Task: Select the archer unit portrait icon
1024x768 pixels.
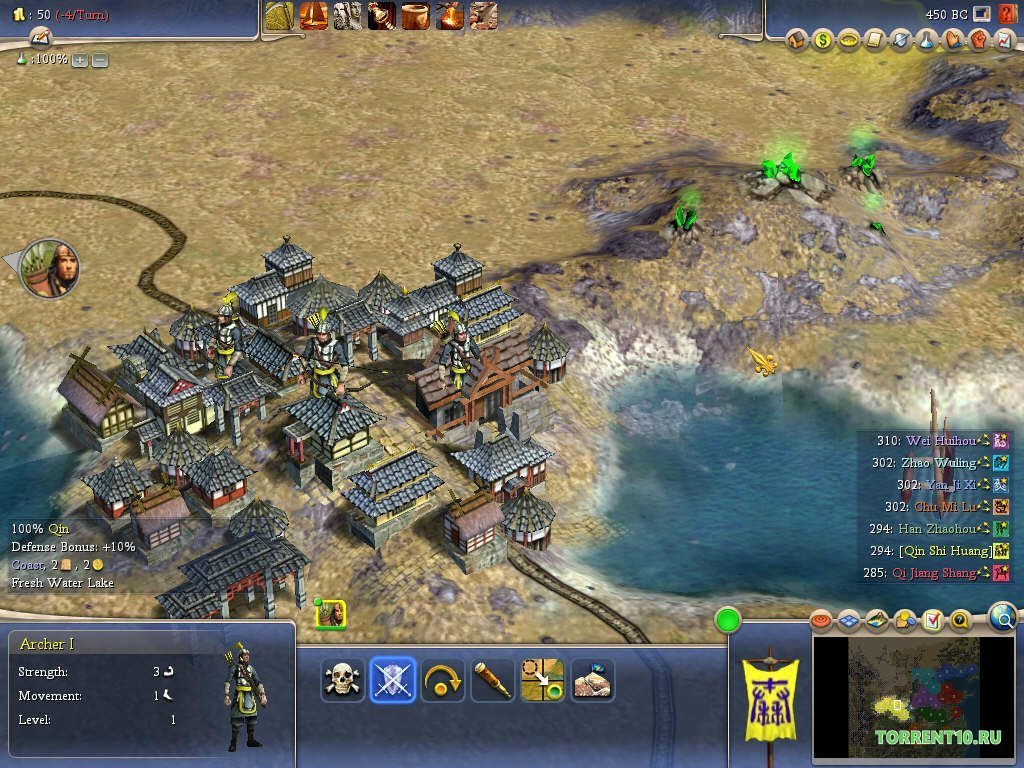Action: pos(331,614)
